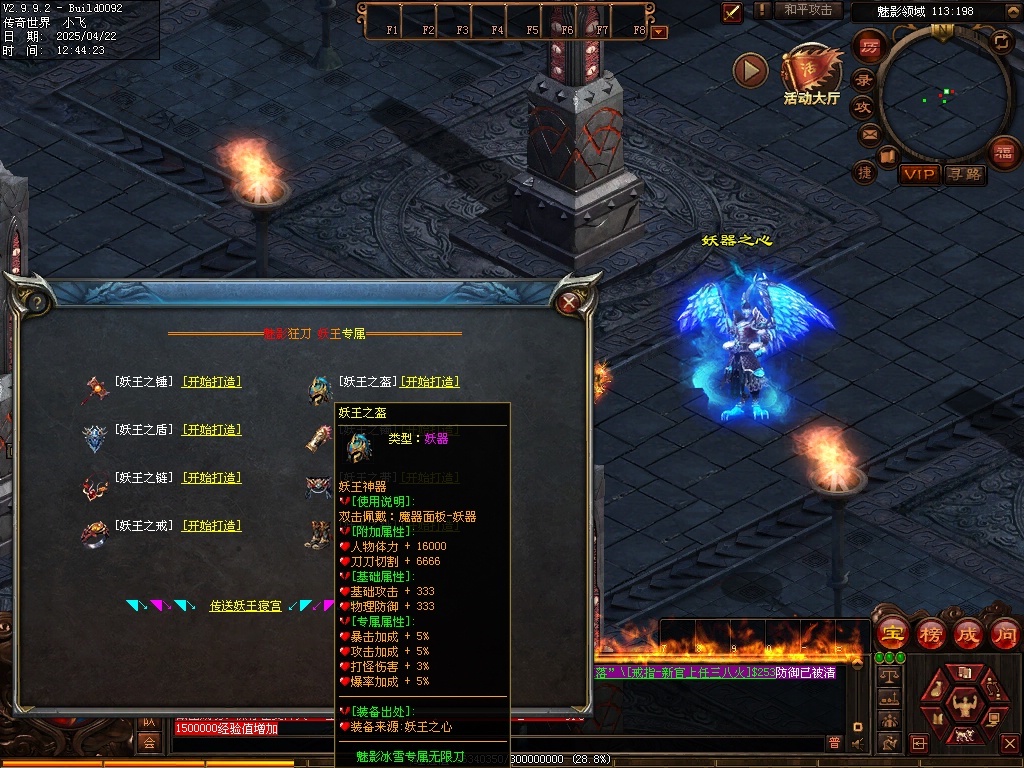Open the 榜 rankings orb button
This screenshot has height=768, width=1024.
coord(930,633)
